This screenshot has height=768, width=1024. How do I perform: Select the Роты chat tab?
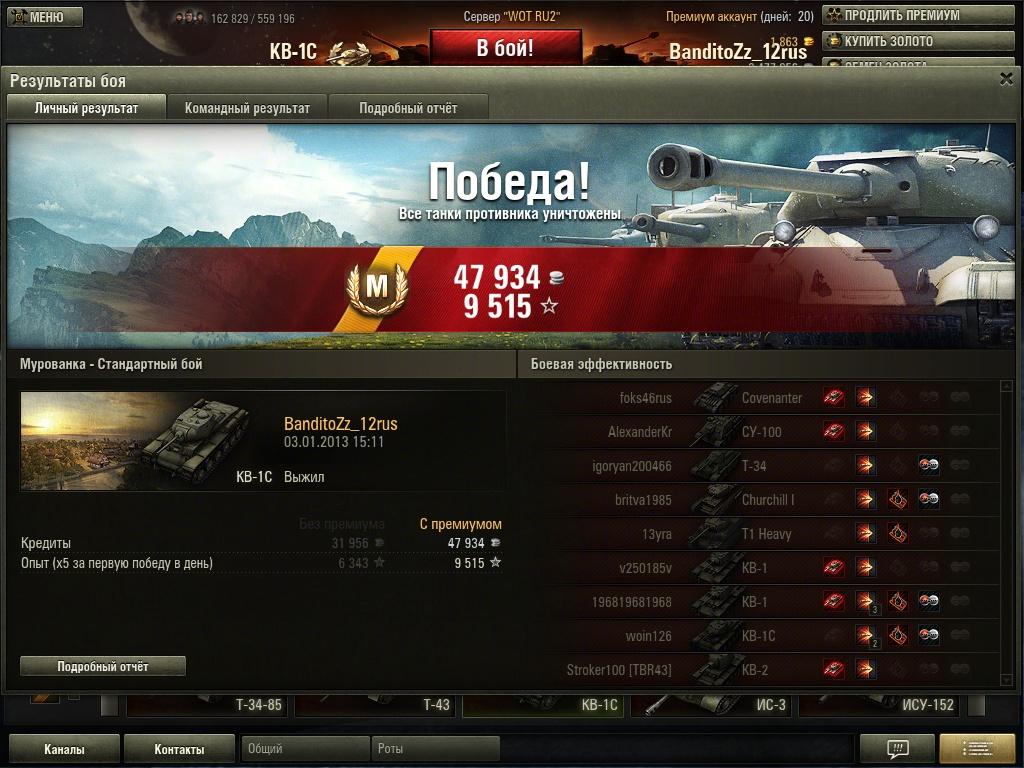pos(435,749)
